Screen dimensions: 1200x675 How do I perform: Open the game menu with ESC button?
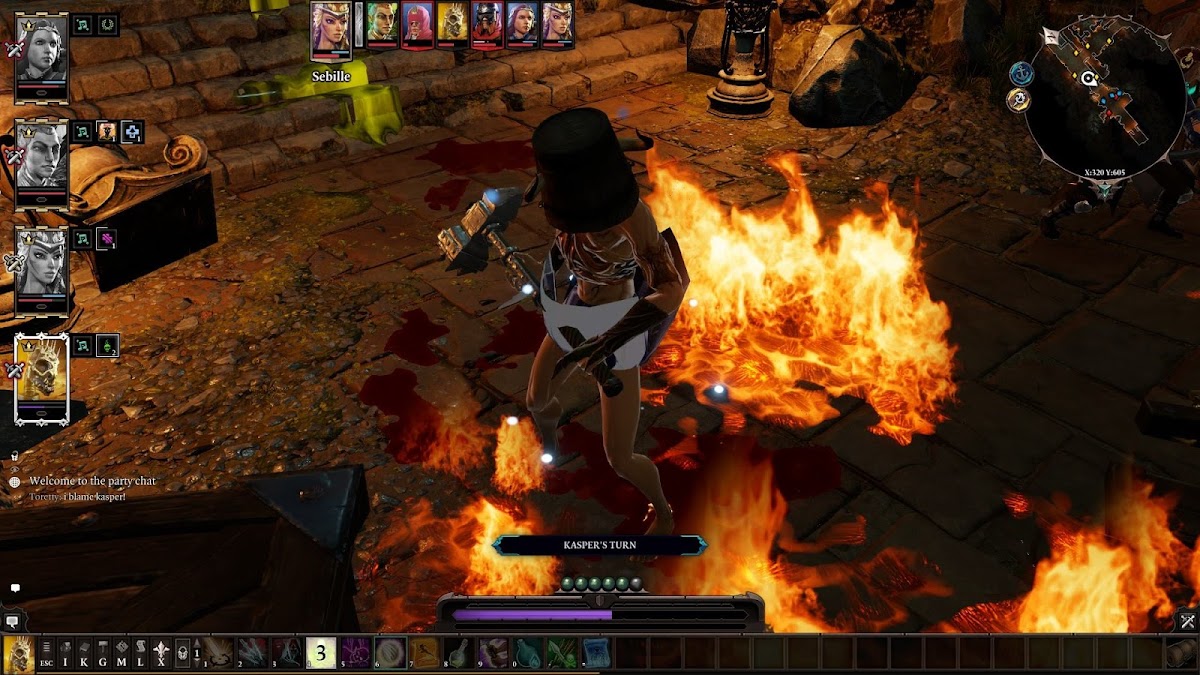coord(46,652)
